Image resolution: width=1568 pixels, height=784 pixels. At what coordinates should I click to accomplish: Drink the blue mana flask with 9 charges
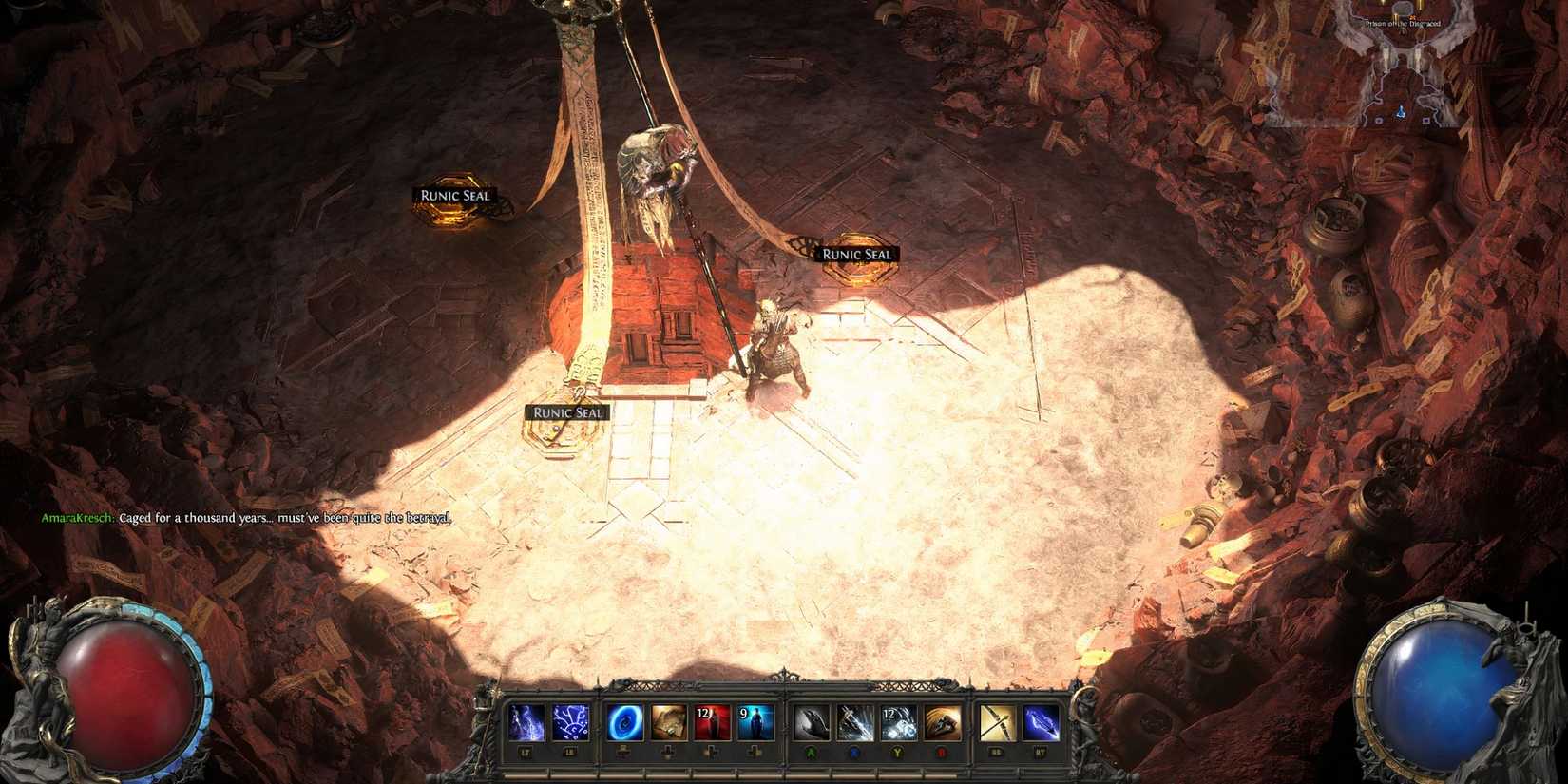coord(755,721)
